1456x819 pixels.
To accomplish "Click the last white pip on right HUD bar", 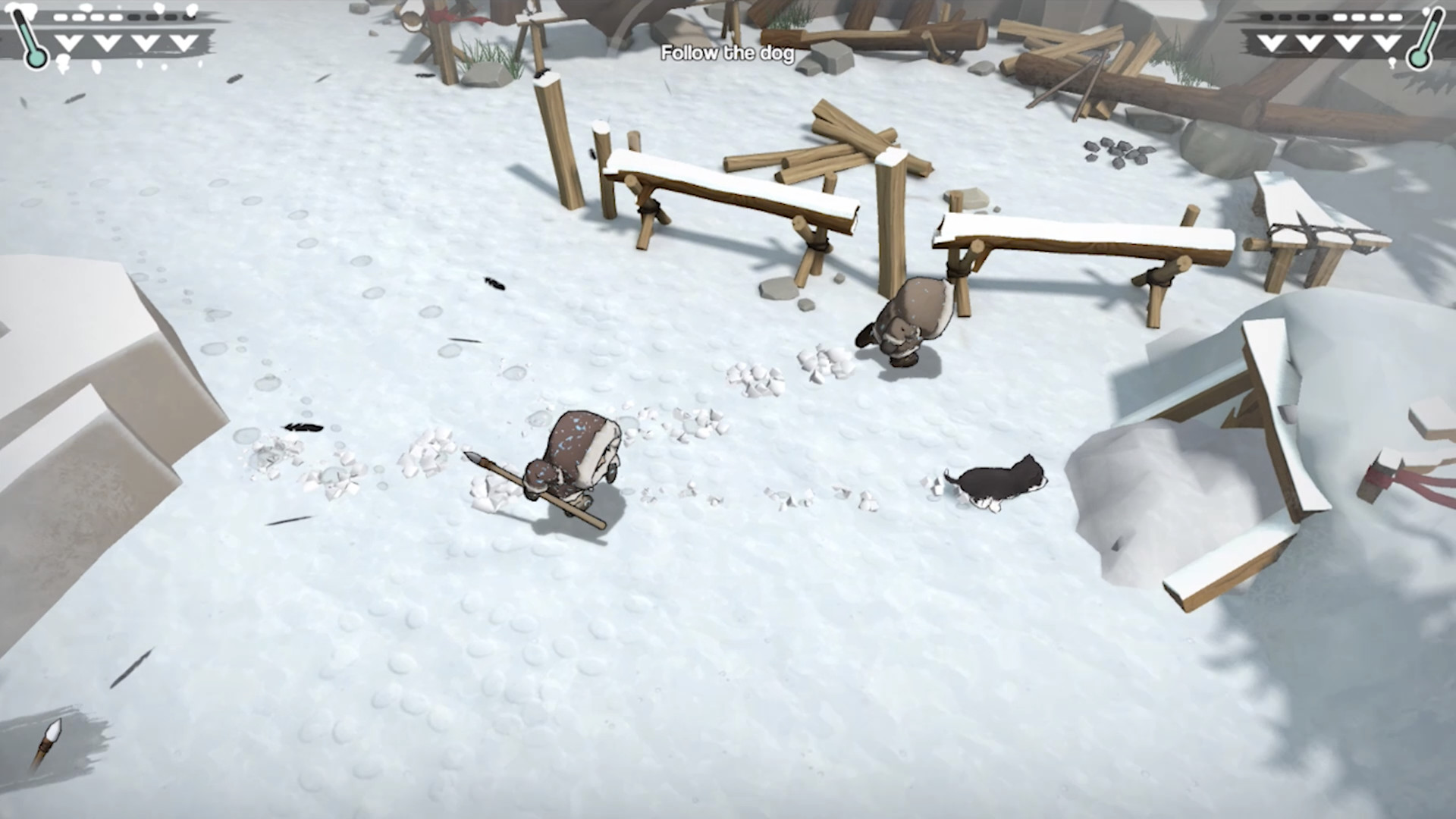I will click(x=1397, y=17).
